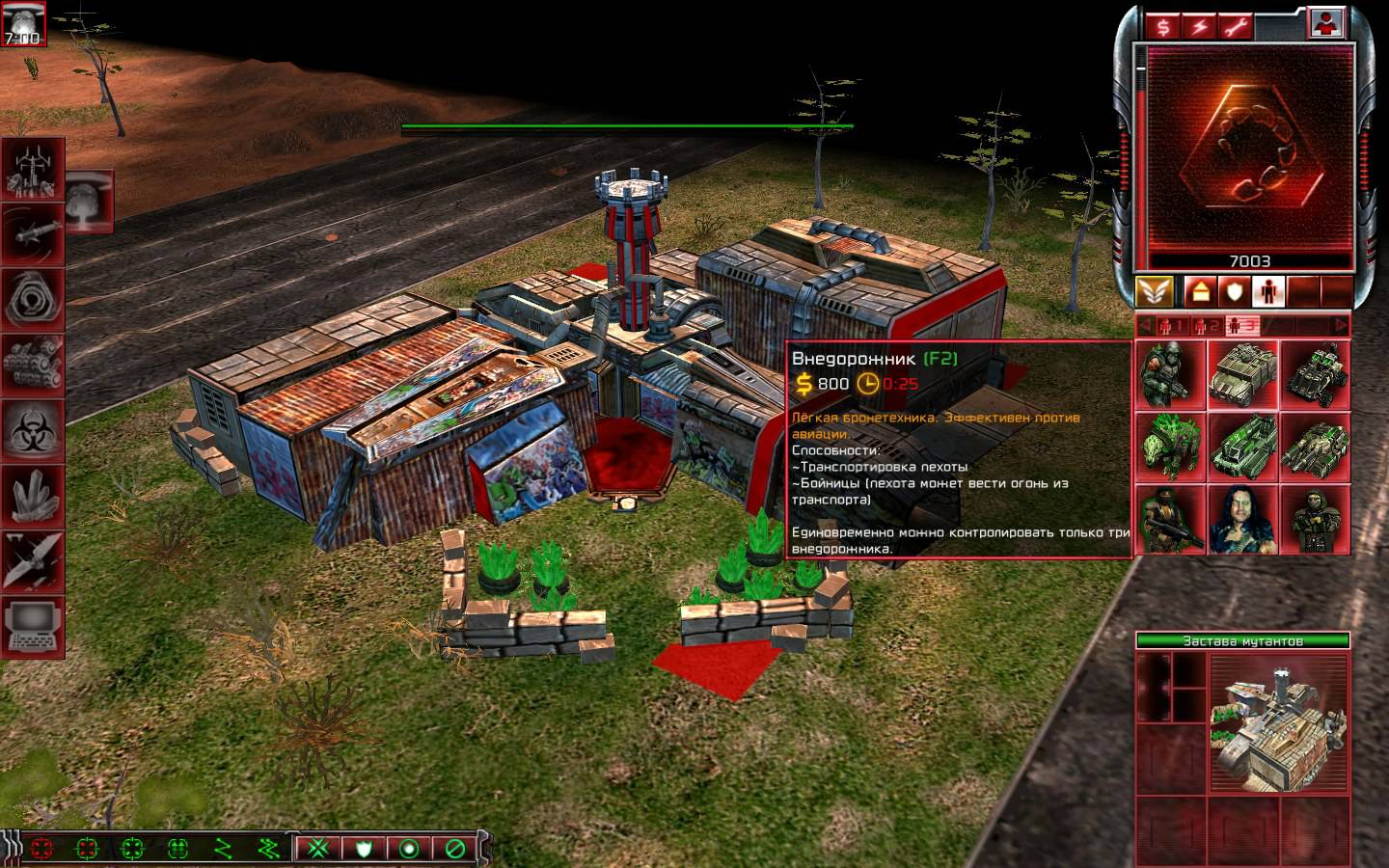1389x868 pixels.
Task: Set the hold-fire stance (crossed circle)
Action: pos(455,849)
